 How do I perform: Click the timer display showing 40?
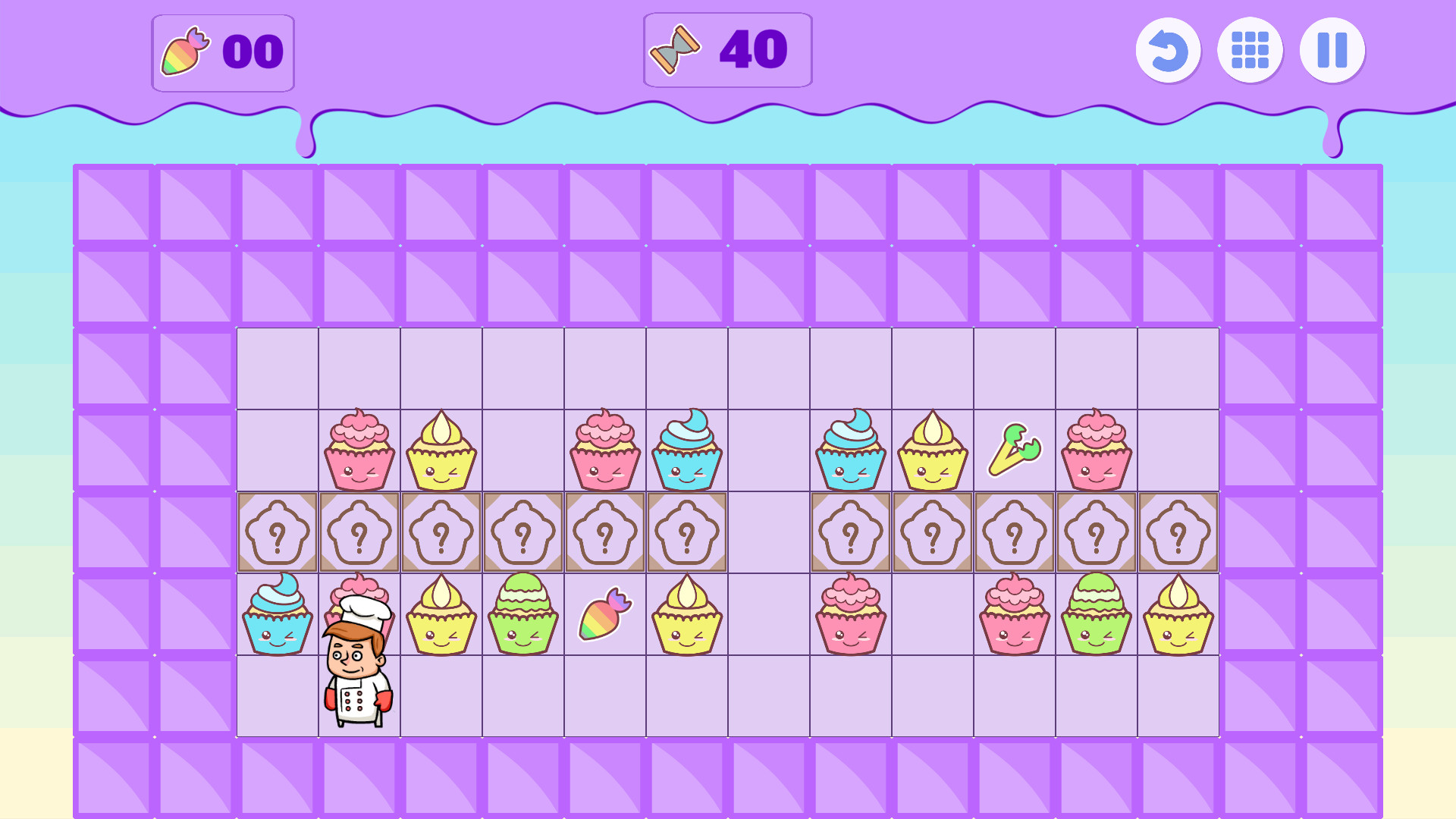751,50
